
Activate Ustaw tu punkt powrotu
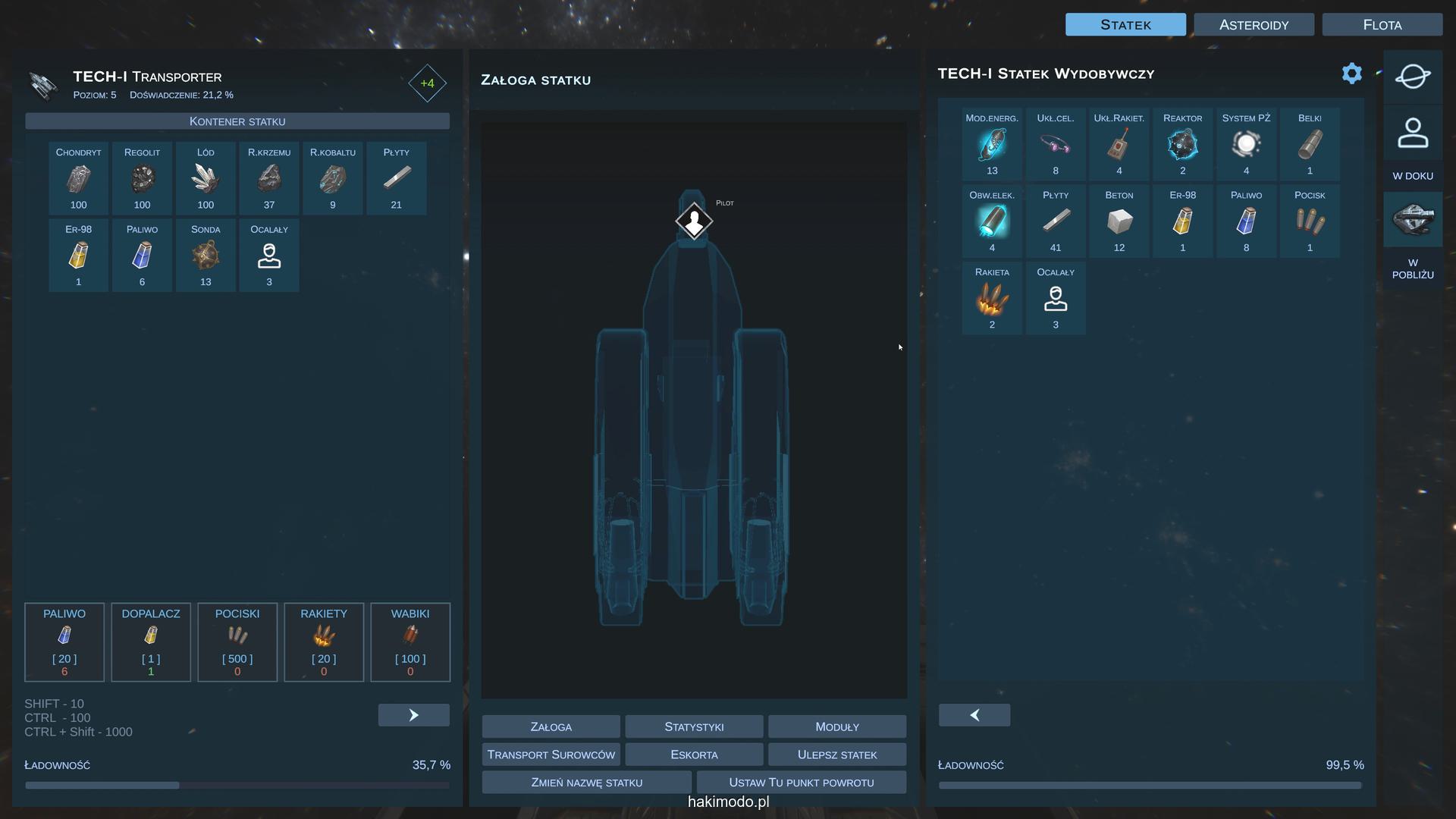click(801, 783)
